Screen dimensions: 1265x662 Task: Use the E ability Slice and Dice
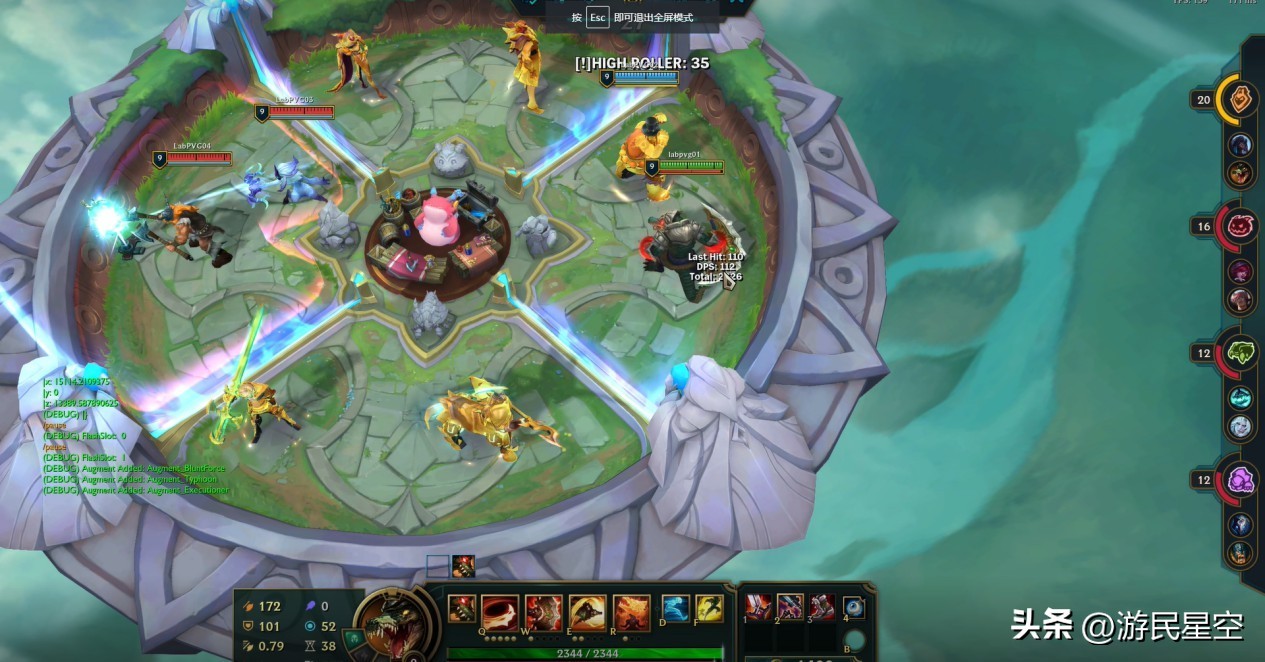[587, 611]
